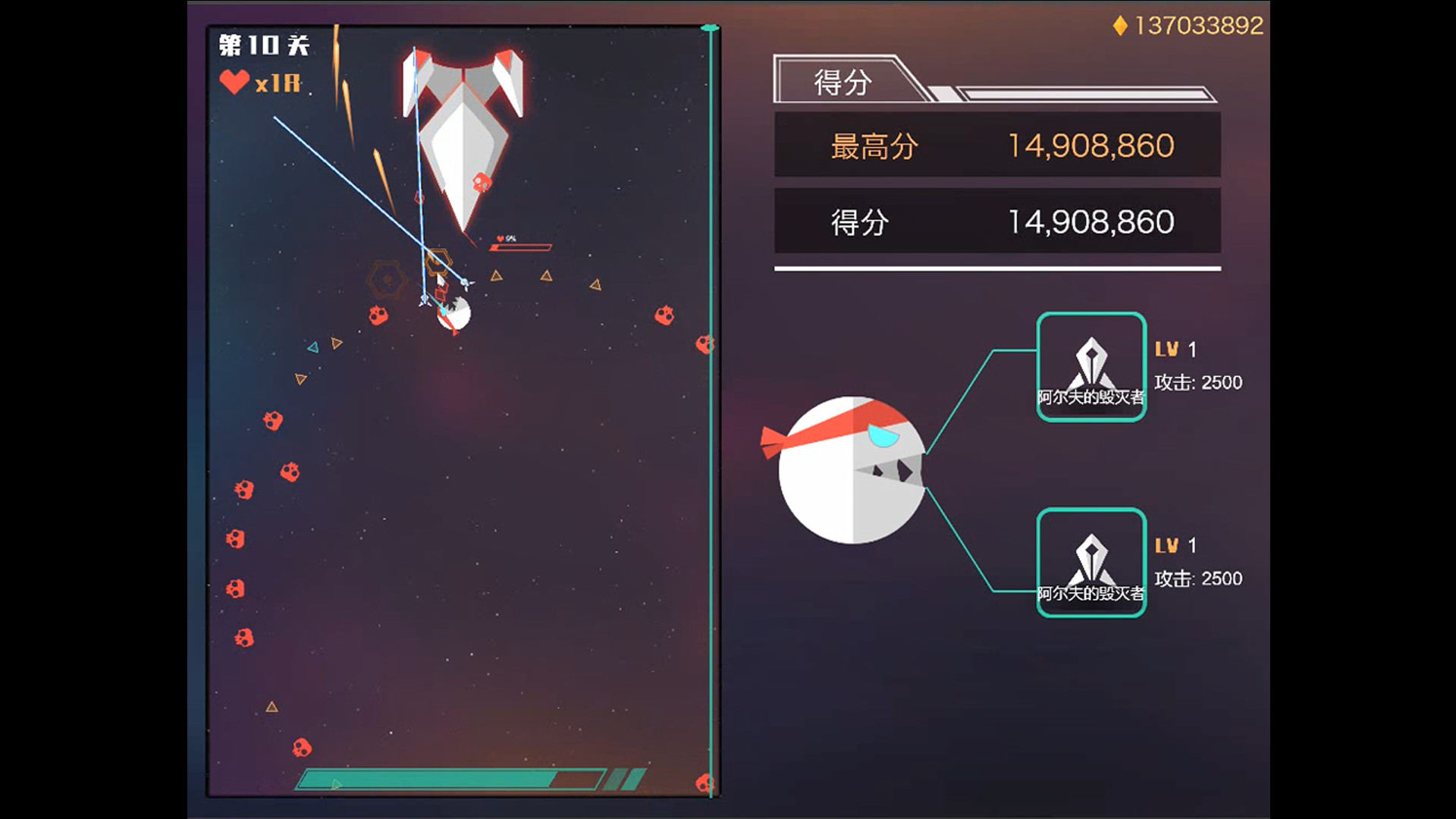Switch to the 得分 tab
Screen dimensions: 1456x819
point(842,80)
